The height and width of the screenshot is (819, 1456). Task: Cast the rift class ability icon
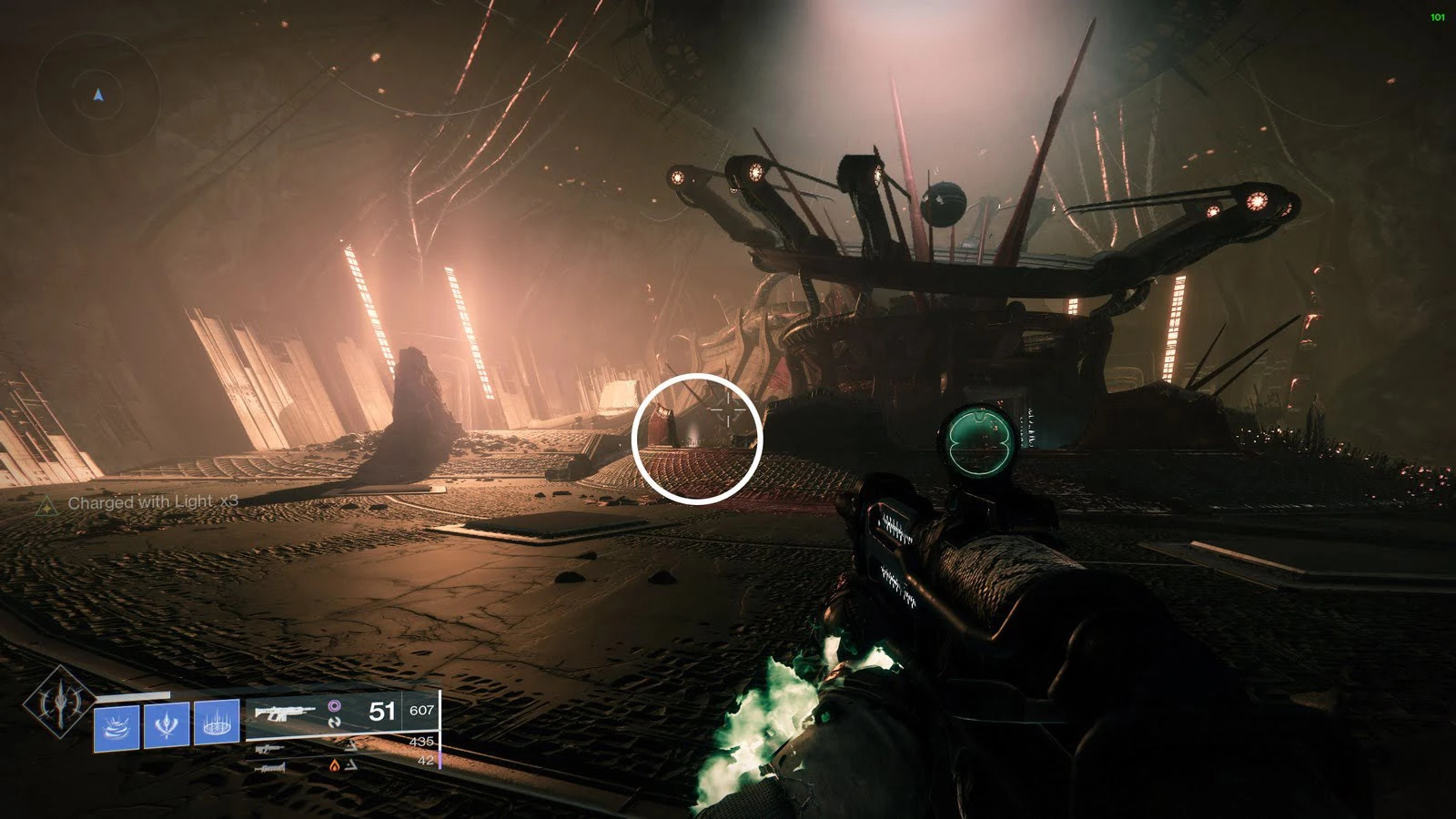point(217,726)
